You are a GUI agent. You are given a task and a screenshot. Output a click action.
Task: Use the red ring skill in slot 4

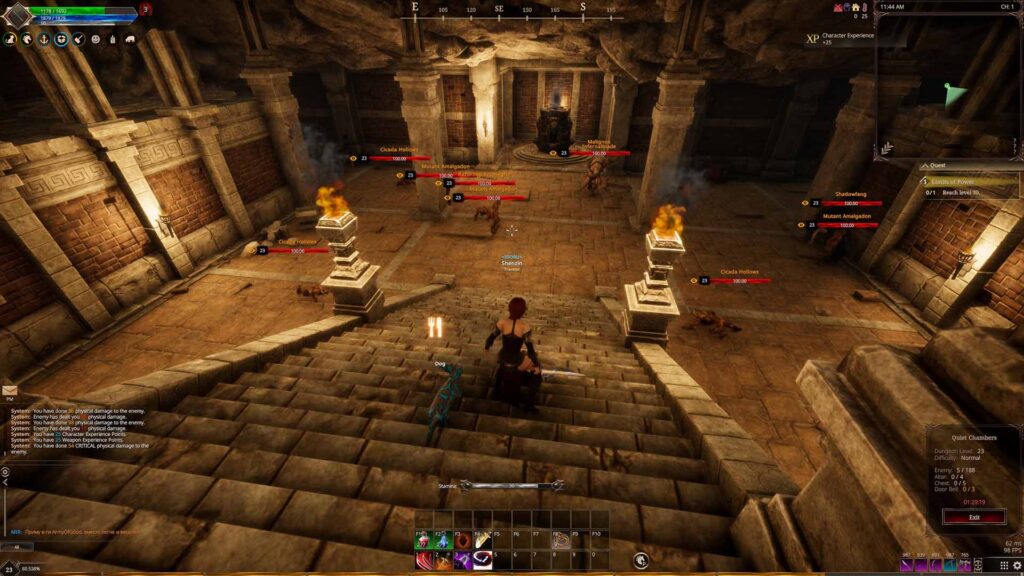pos(482,563)
